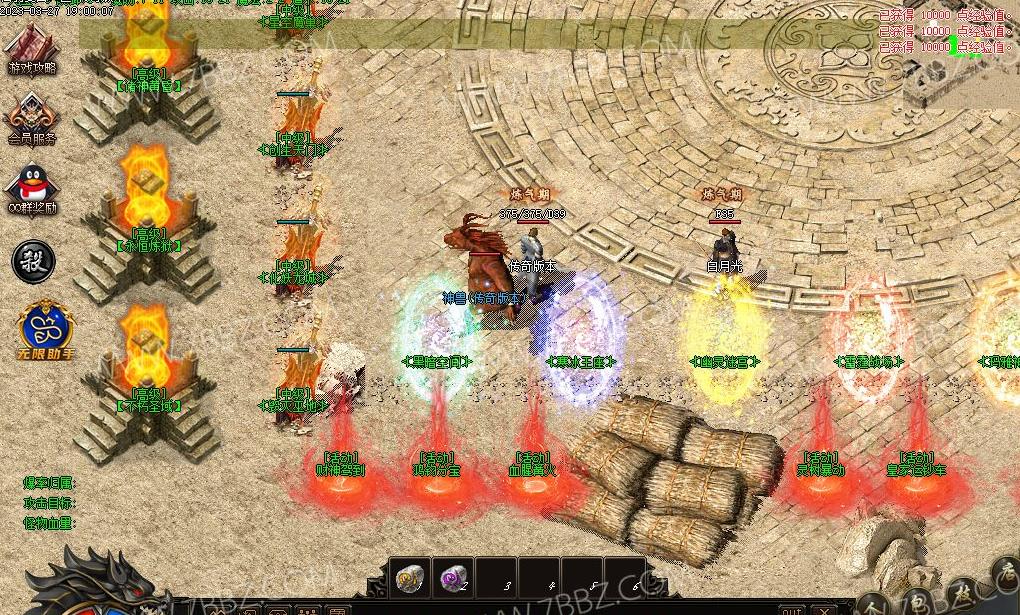
Task: Click the 技 skills round button
Action: [963, 592]
